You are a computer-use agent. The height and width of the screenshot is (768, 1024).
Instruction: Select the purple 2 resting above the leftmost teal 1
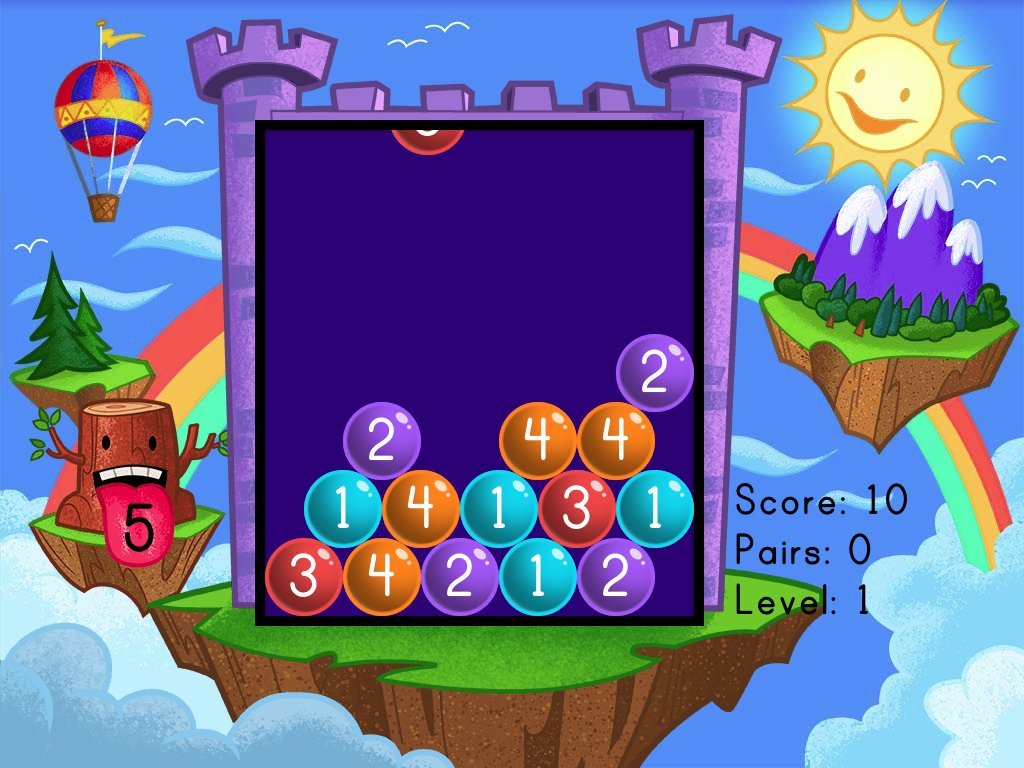(381, 440)
